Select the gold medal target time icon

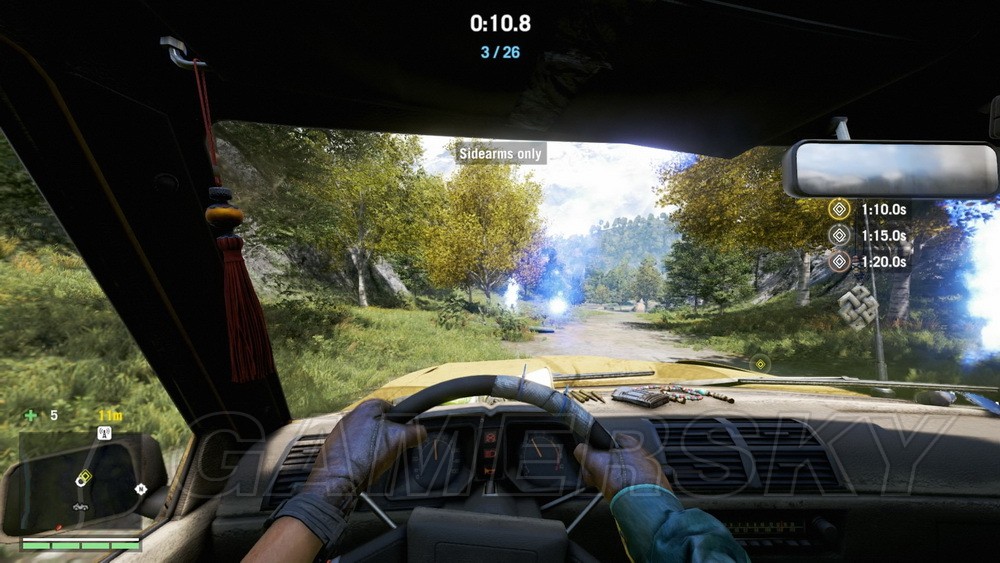pos(839,210)
